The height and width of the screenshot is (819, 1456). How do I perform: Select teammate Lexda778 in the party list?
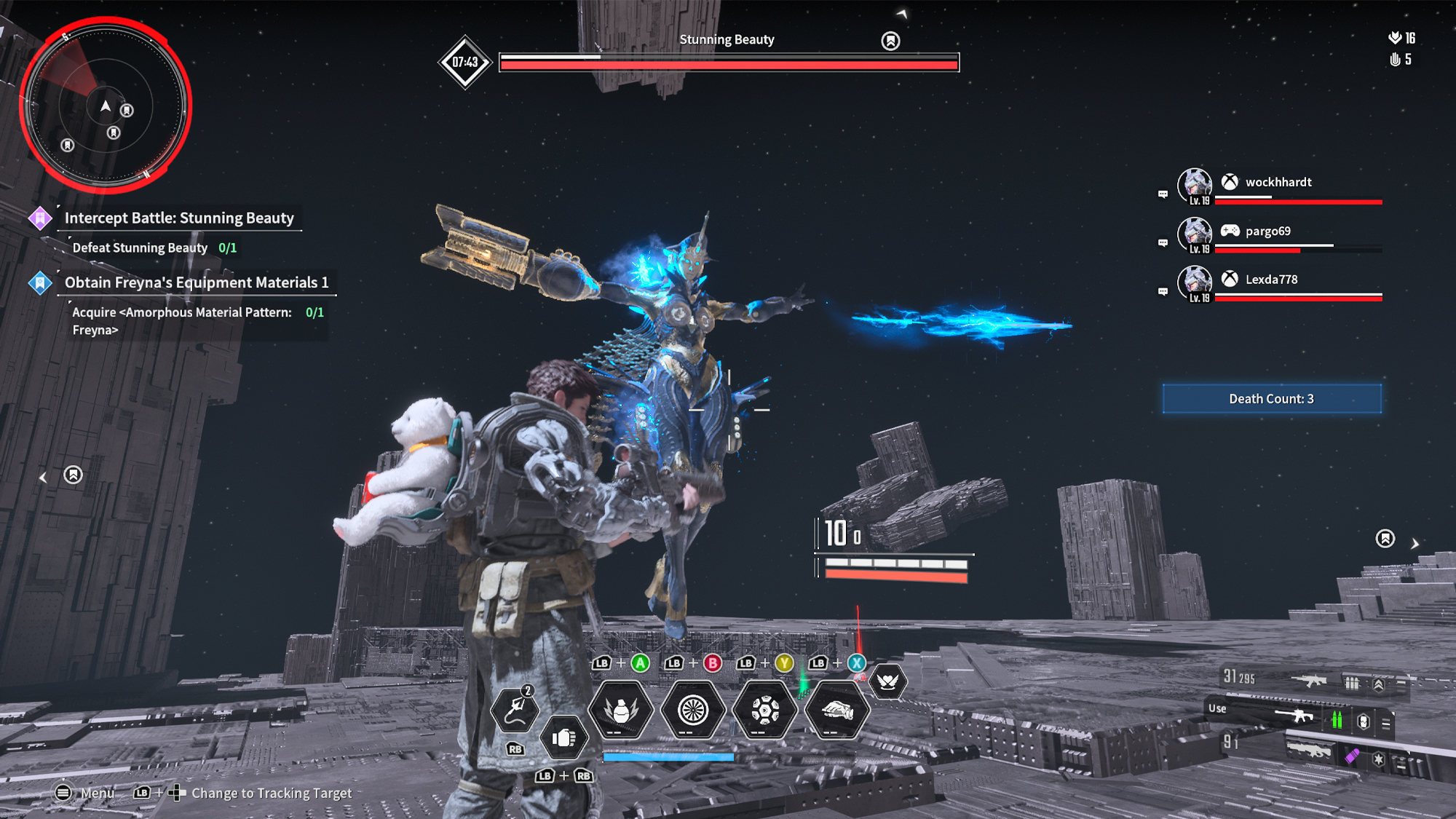coord(1270,280)
